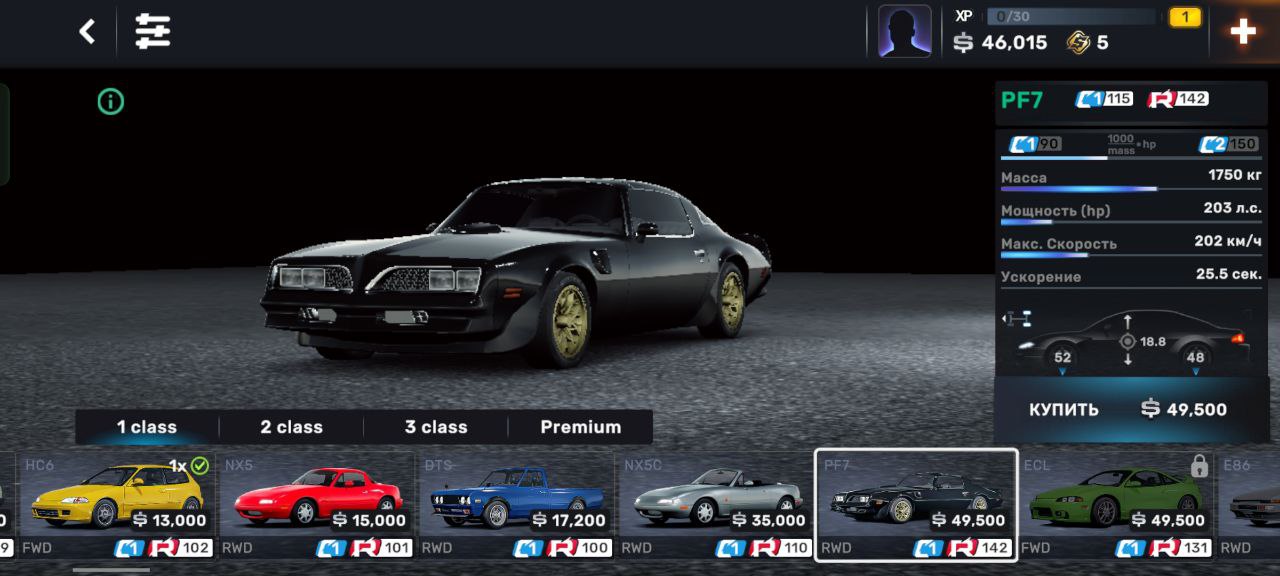Select the black PF7 car tile
This screenshot has width=1280, height=576.
click(916, 505)
